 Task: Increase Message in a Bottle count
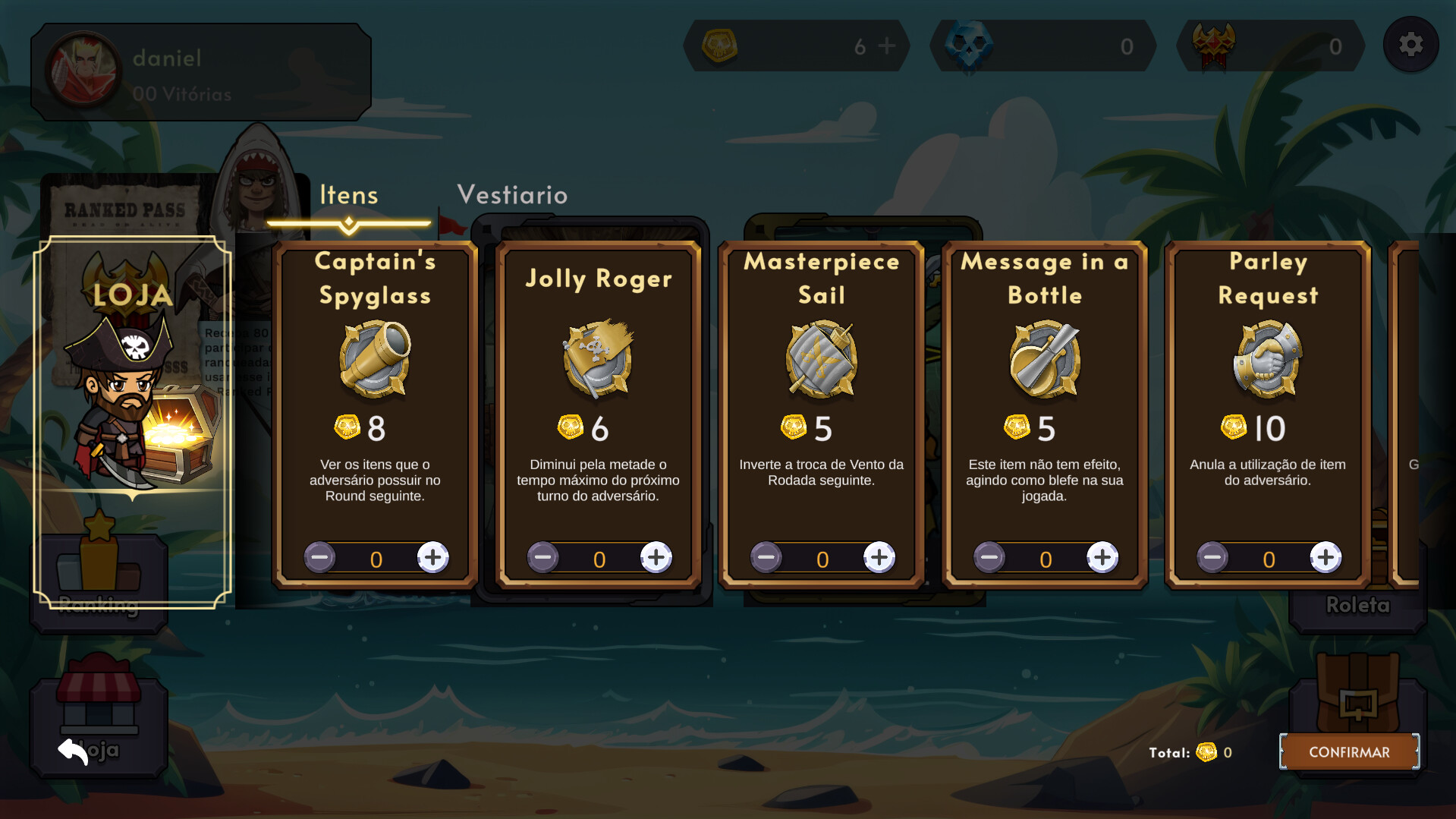[x=1102, y=558]
